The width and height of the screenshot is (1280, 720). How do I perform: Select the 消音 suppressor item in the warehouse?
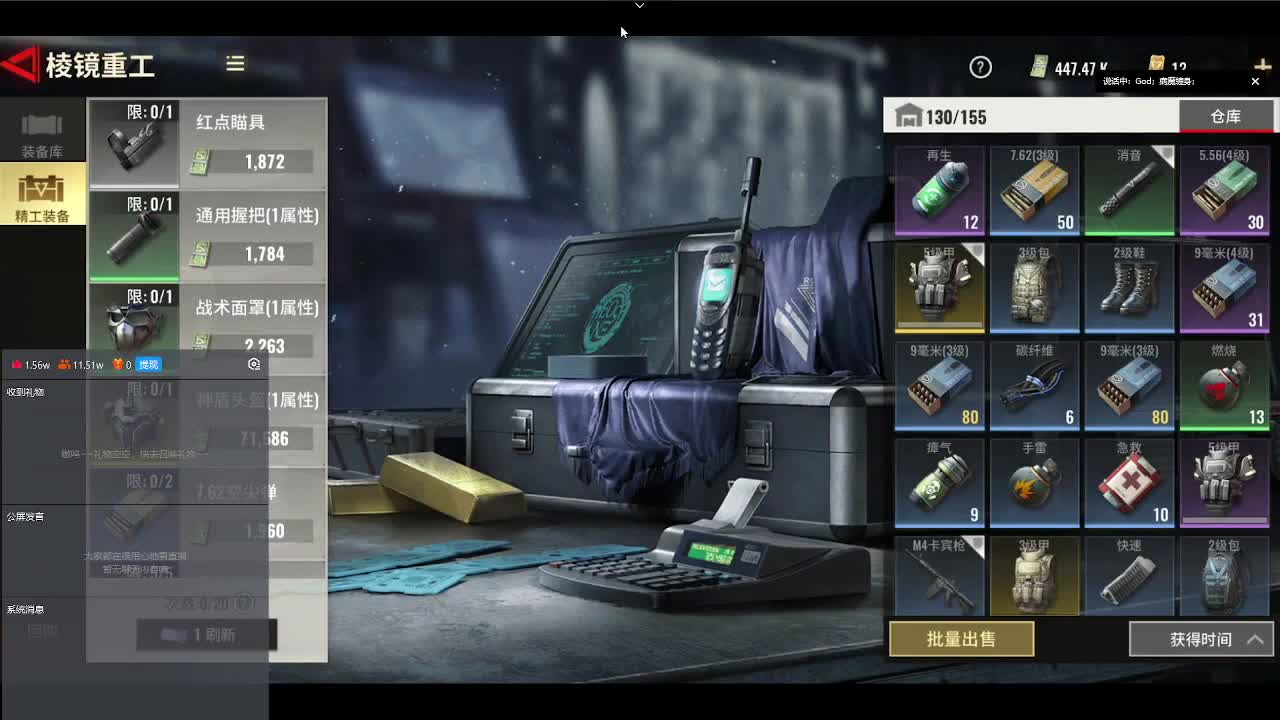1129,190
